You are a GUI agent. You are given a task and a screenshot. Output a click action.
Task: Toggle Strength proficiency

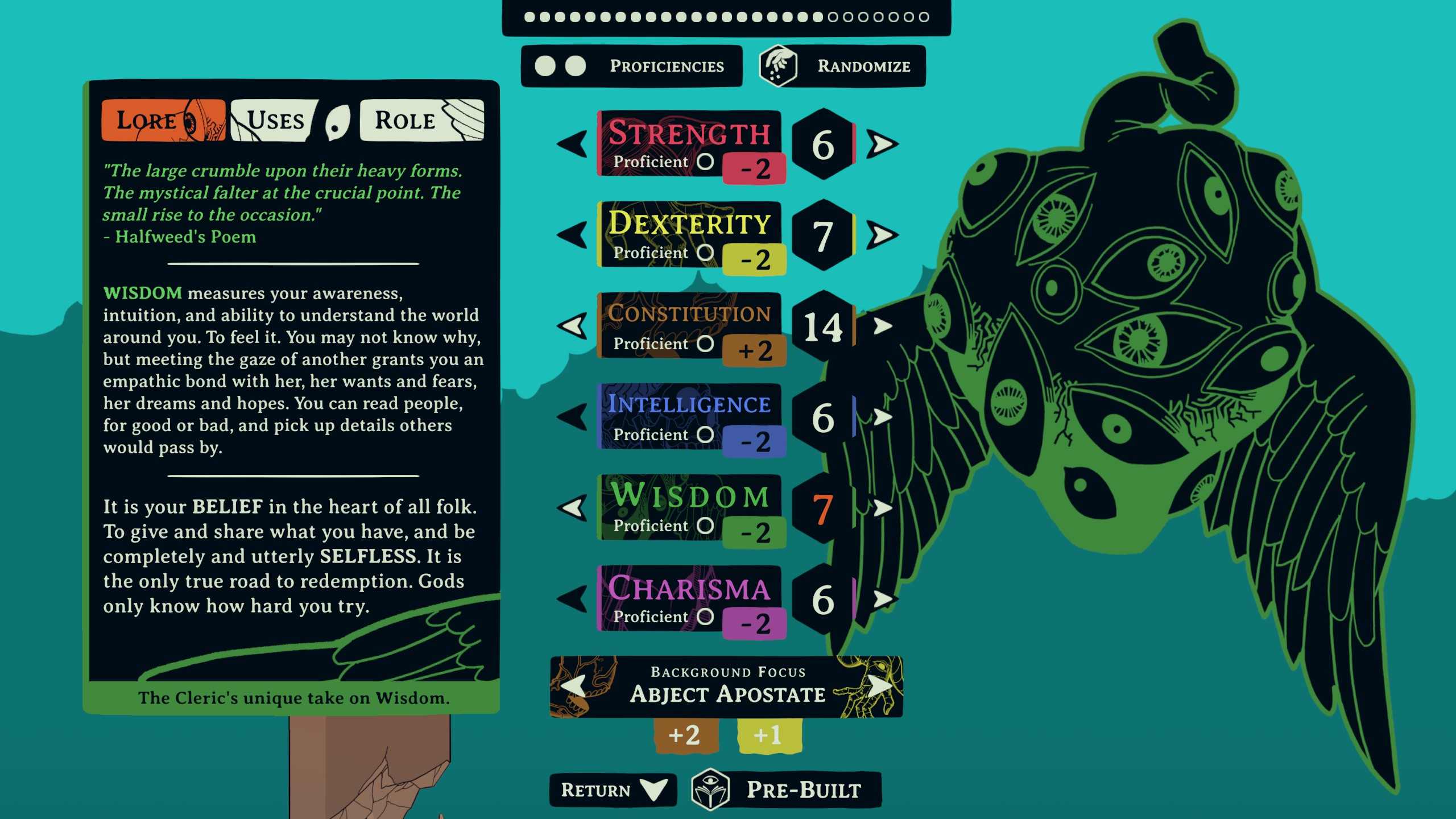point(705,162)
